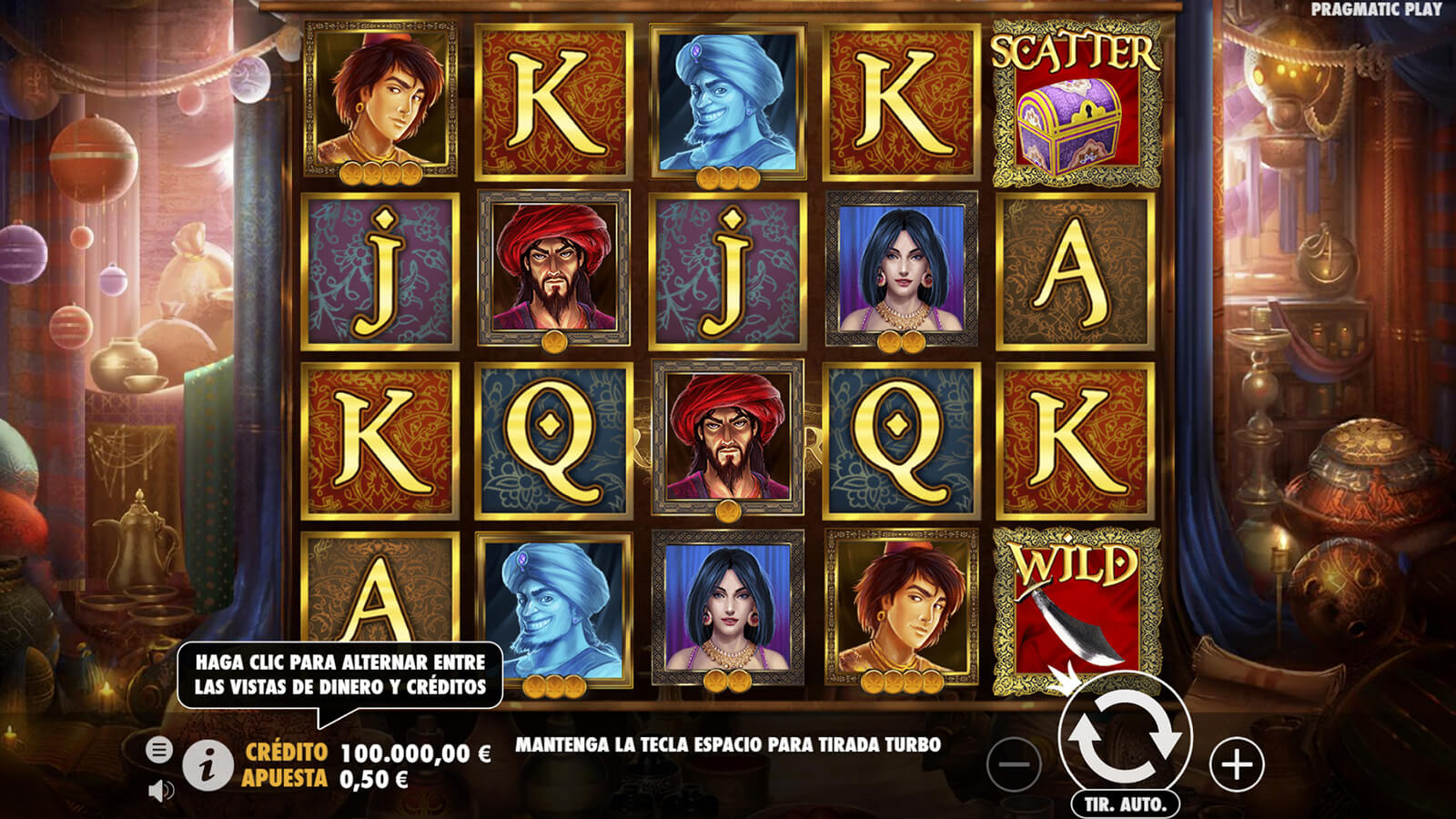Toggle the Crédito money and credits view

pyautogui.click(x=367, y=753)
